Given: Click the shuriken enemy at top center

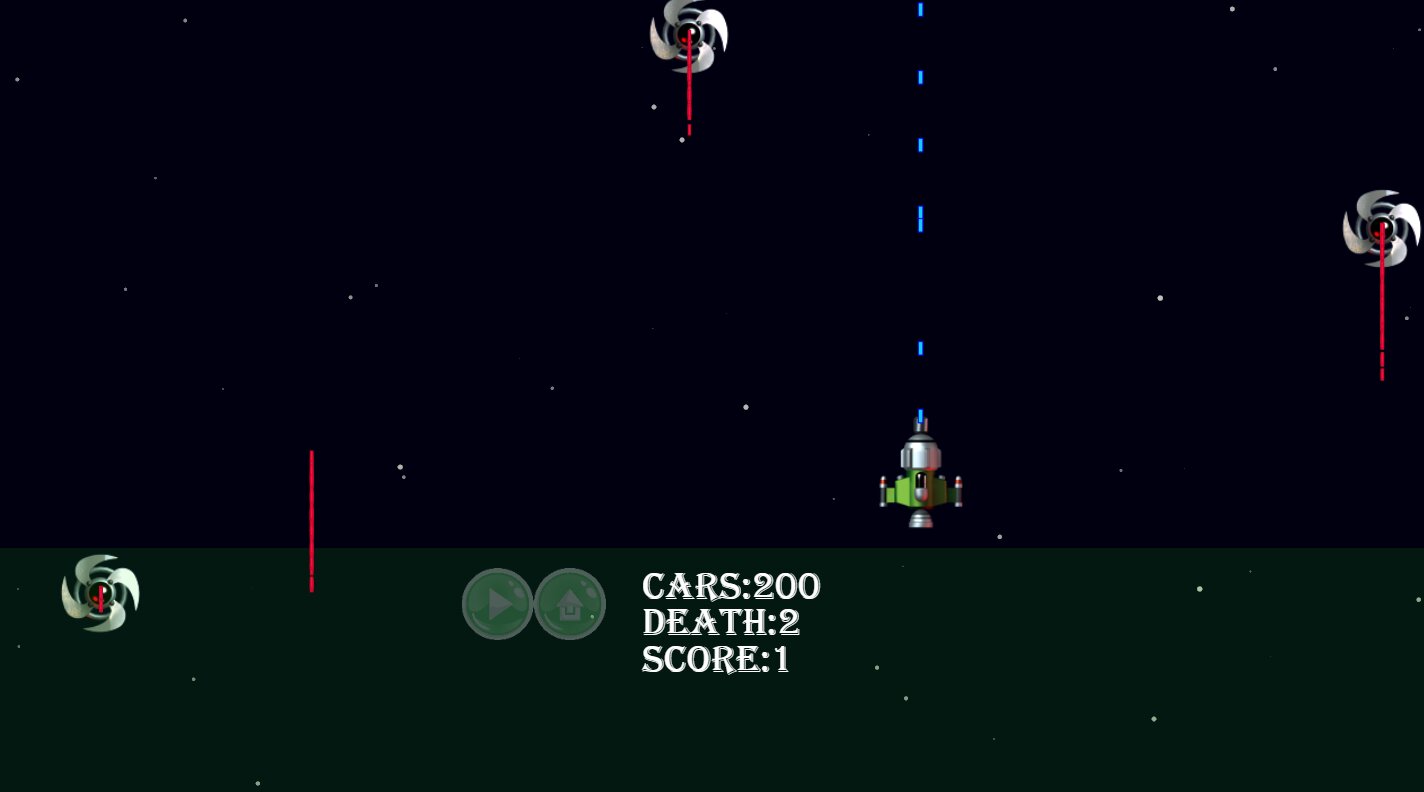Looking at the screenshot, I should [688, 35].
